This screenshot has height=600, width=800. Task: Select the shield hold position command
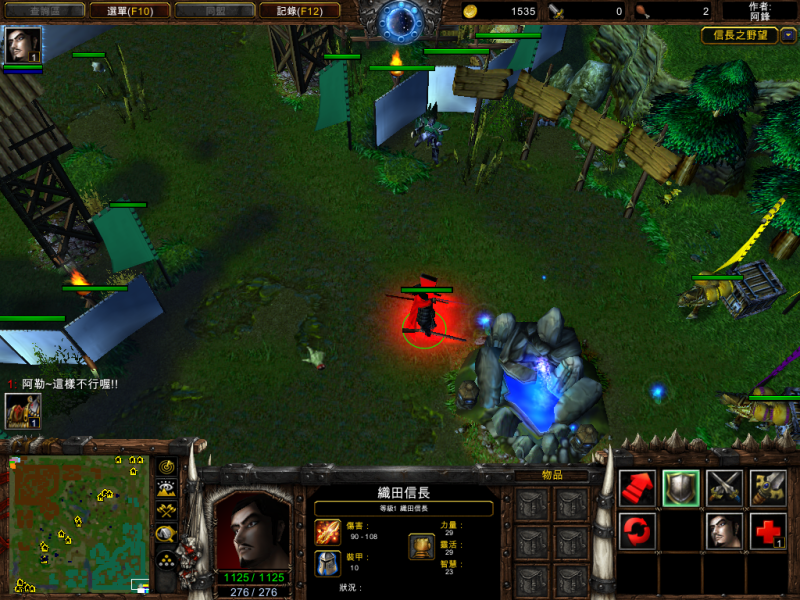[680, 487]
